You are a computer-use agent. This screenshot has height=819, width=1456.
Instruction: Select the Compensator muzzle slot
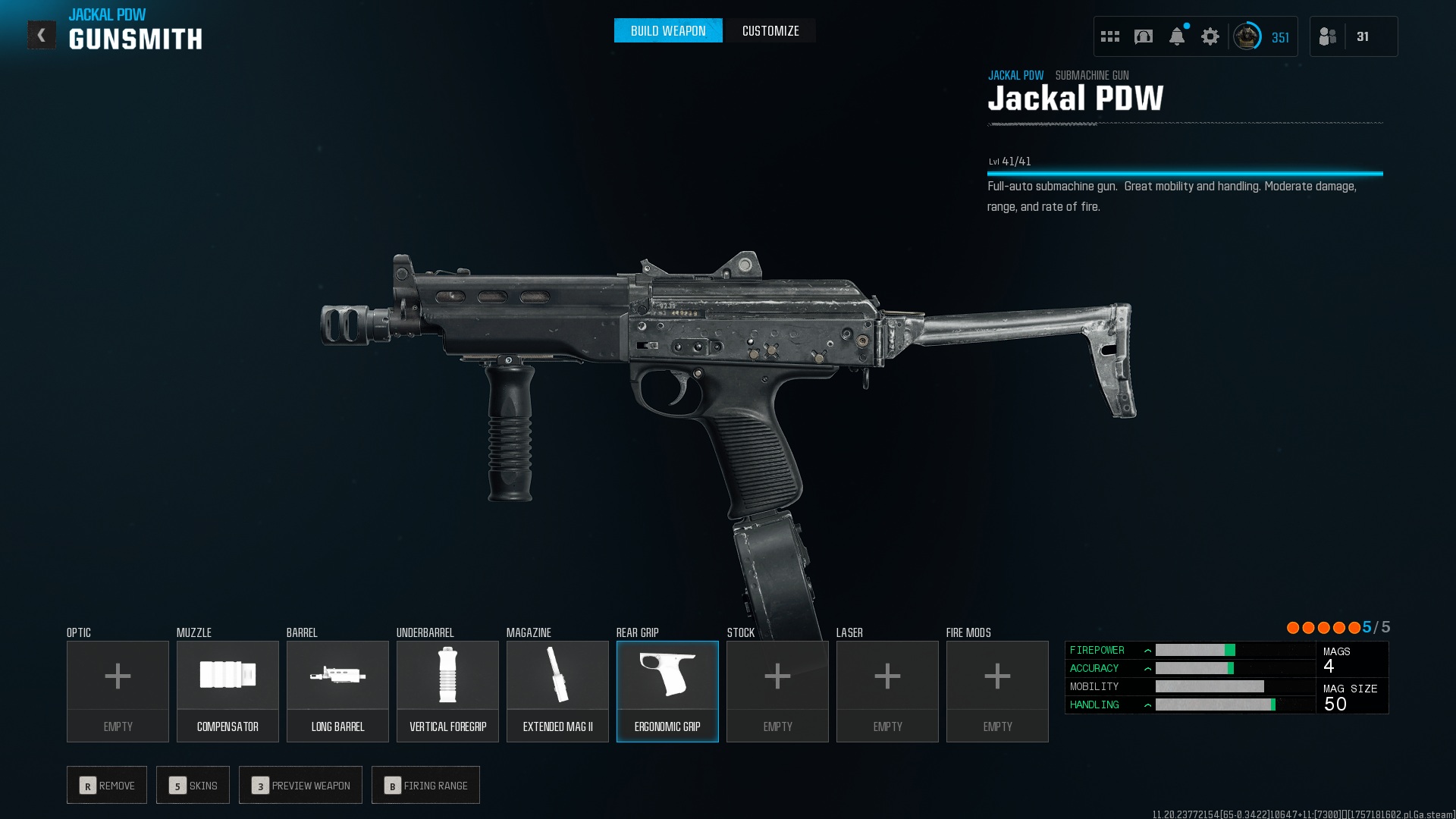tap(227, 691)
